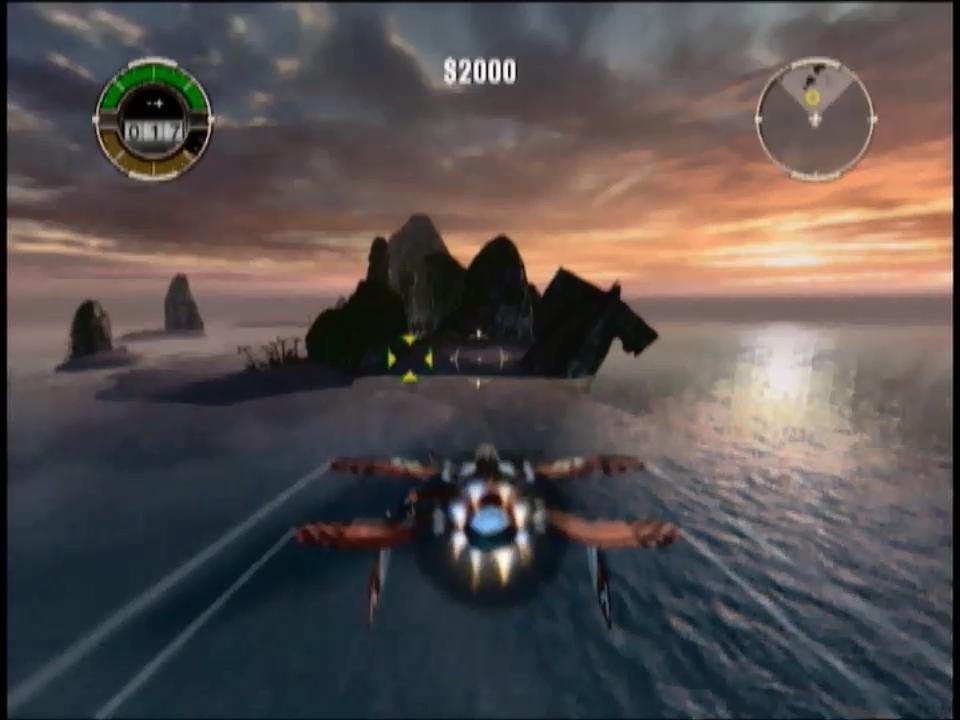Click the circular radar minimap

point(815,119)
